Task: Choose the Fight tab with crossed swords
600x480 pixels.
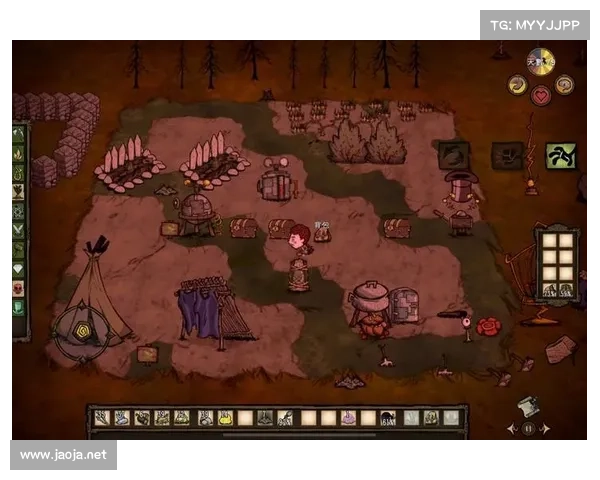Action: [17, 230]
